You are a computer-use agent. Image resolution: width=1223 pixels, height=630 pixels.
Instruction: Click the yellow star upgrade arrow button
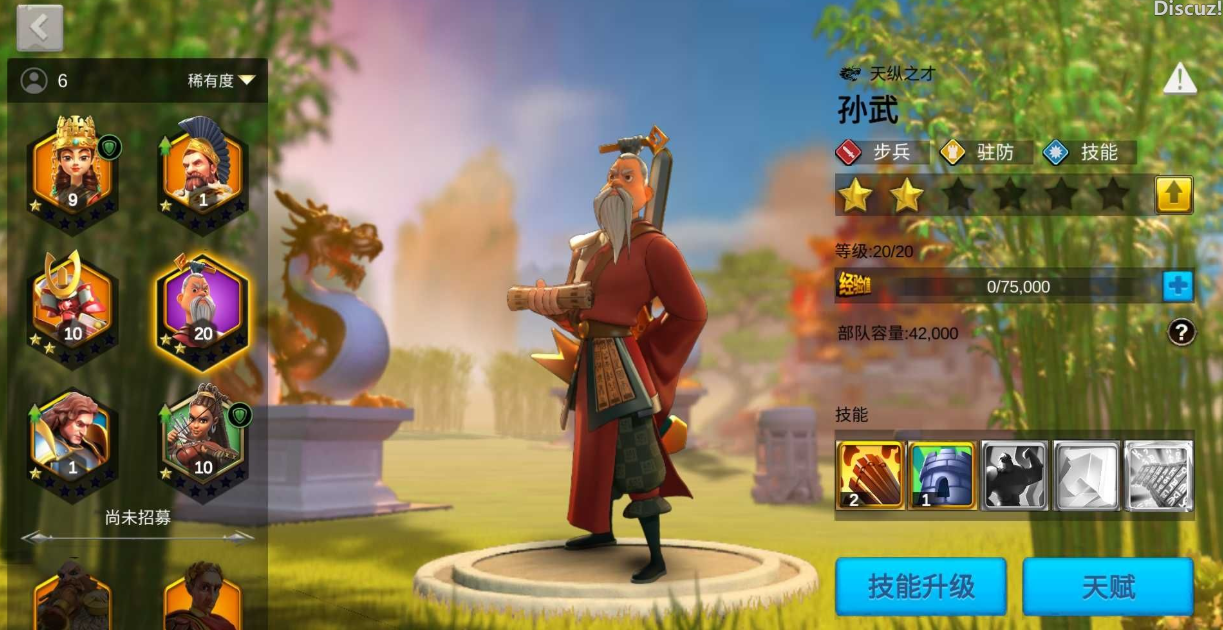[1174, 194]
